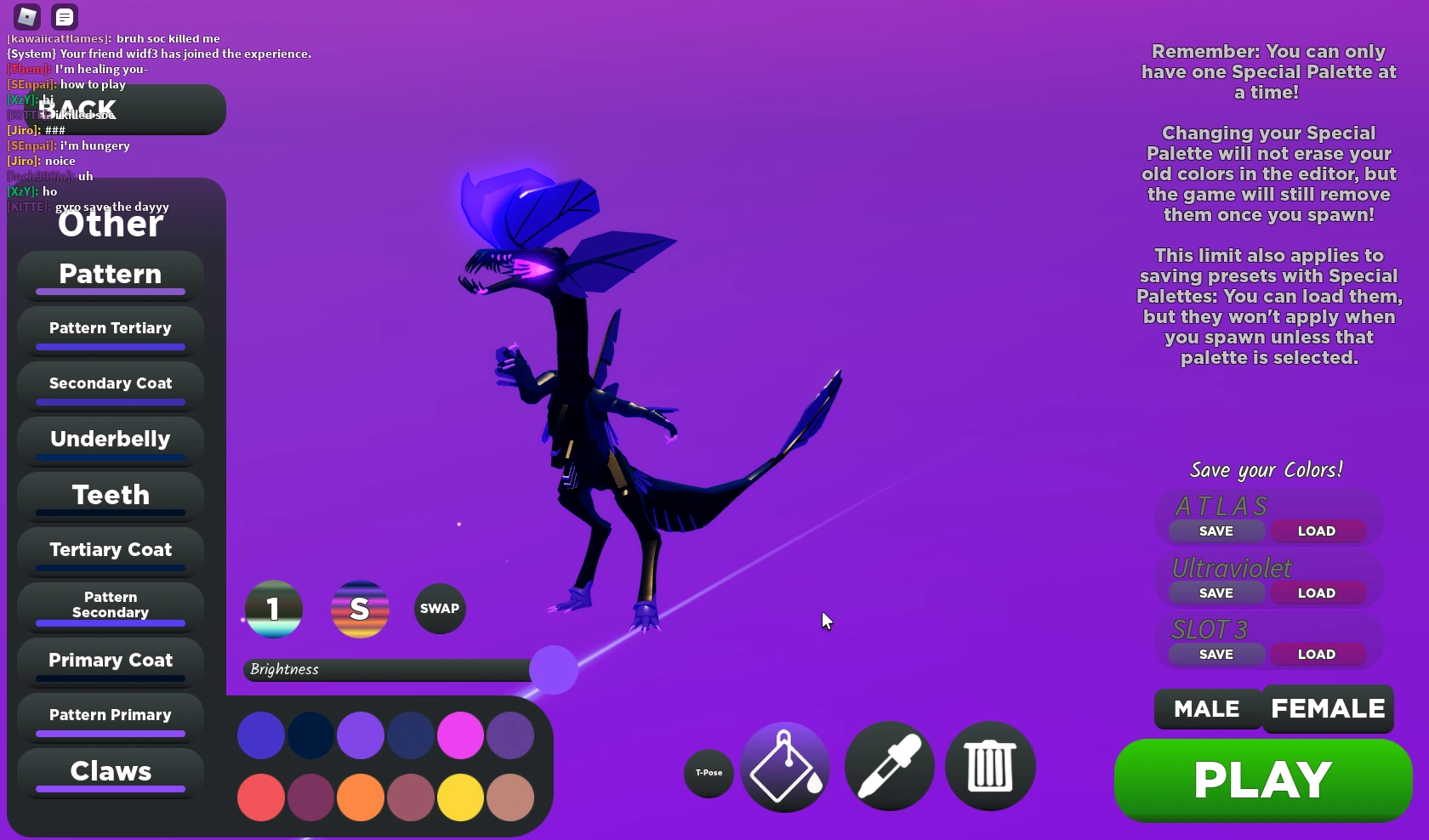
Task: Open the Teeth color category
Action: 109,496
